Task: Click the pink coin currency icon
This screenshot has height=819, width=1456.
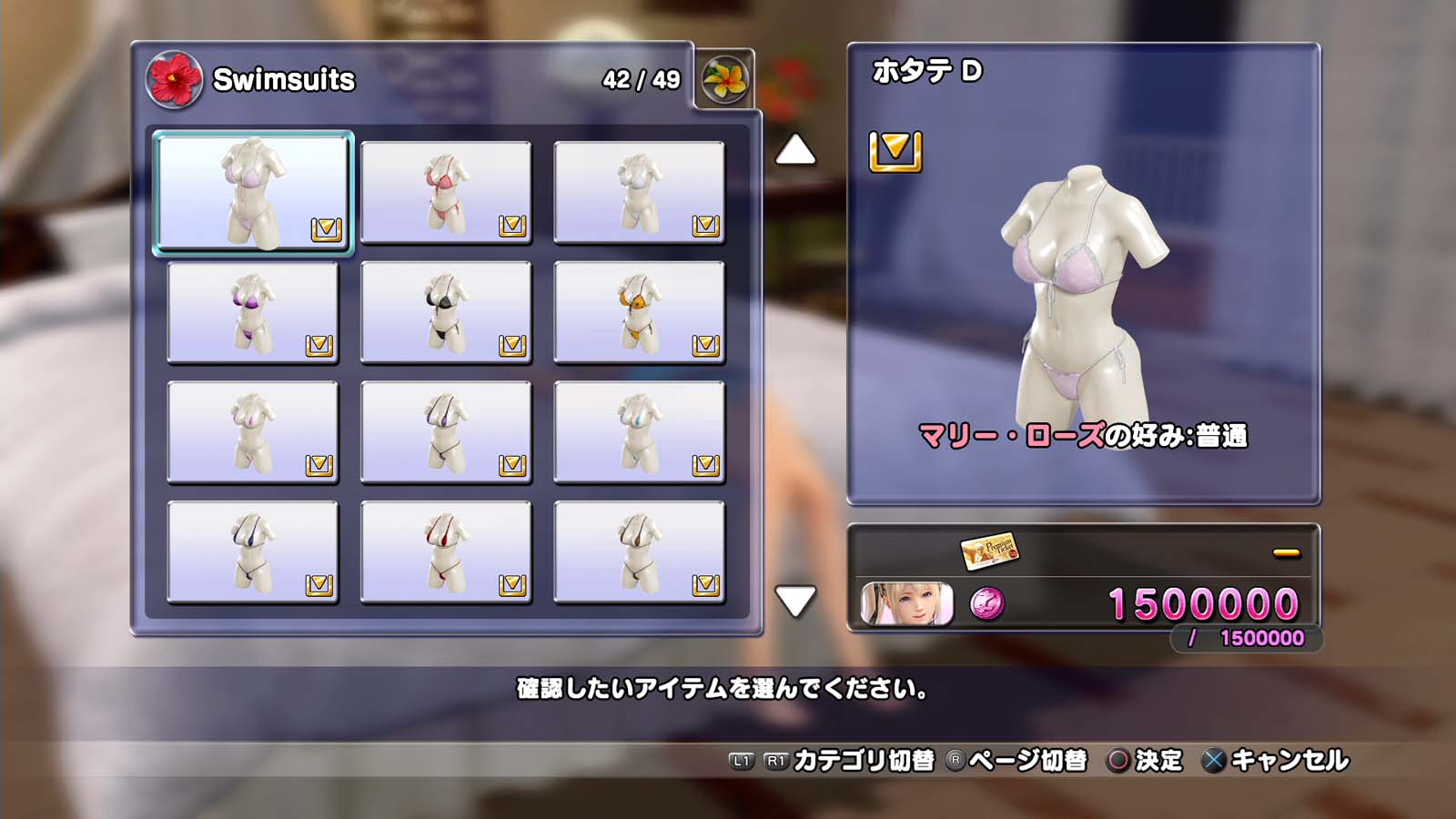Action: coord(986,603)
